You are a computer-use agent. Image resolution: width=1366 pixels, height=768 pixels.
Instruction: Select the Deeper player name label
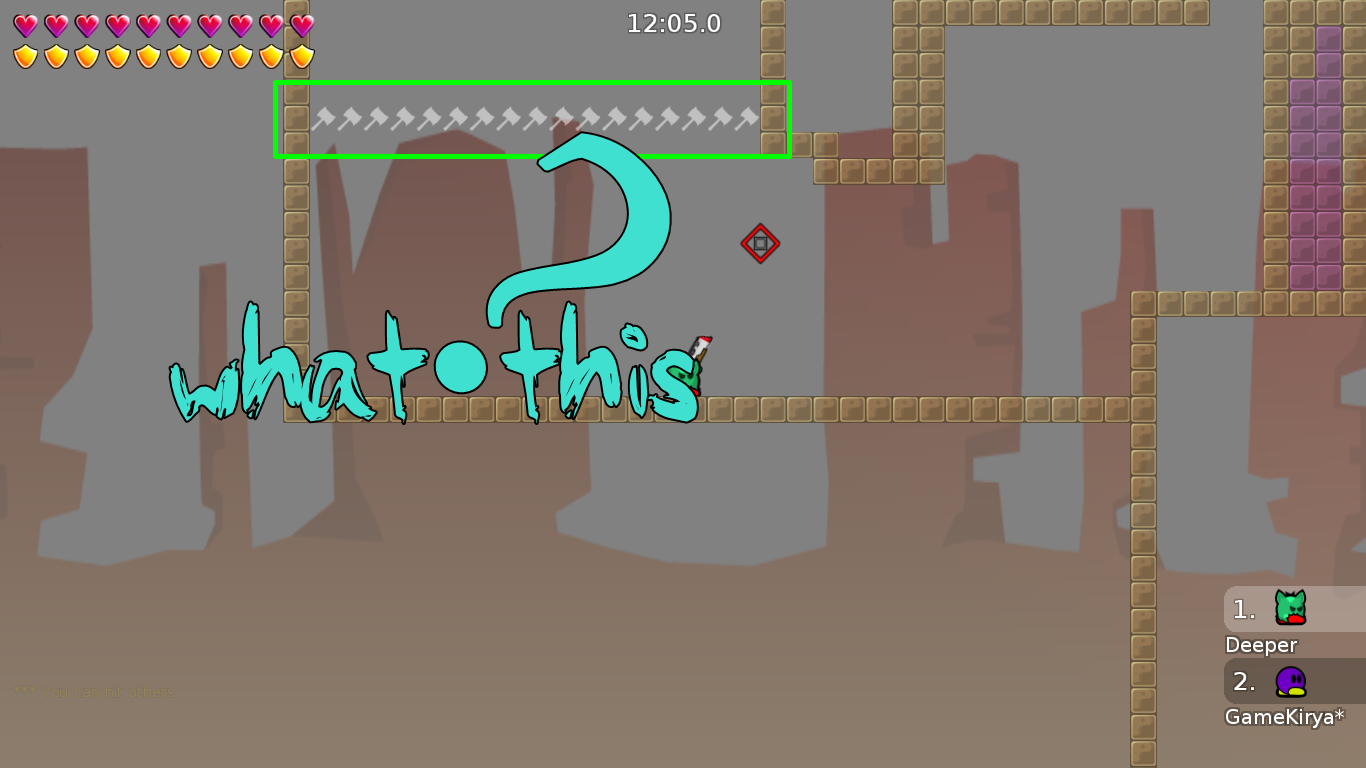click(x=1261, y=645)
